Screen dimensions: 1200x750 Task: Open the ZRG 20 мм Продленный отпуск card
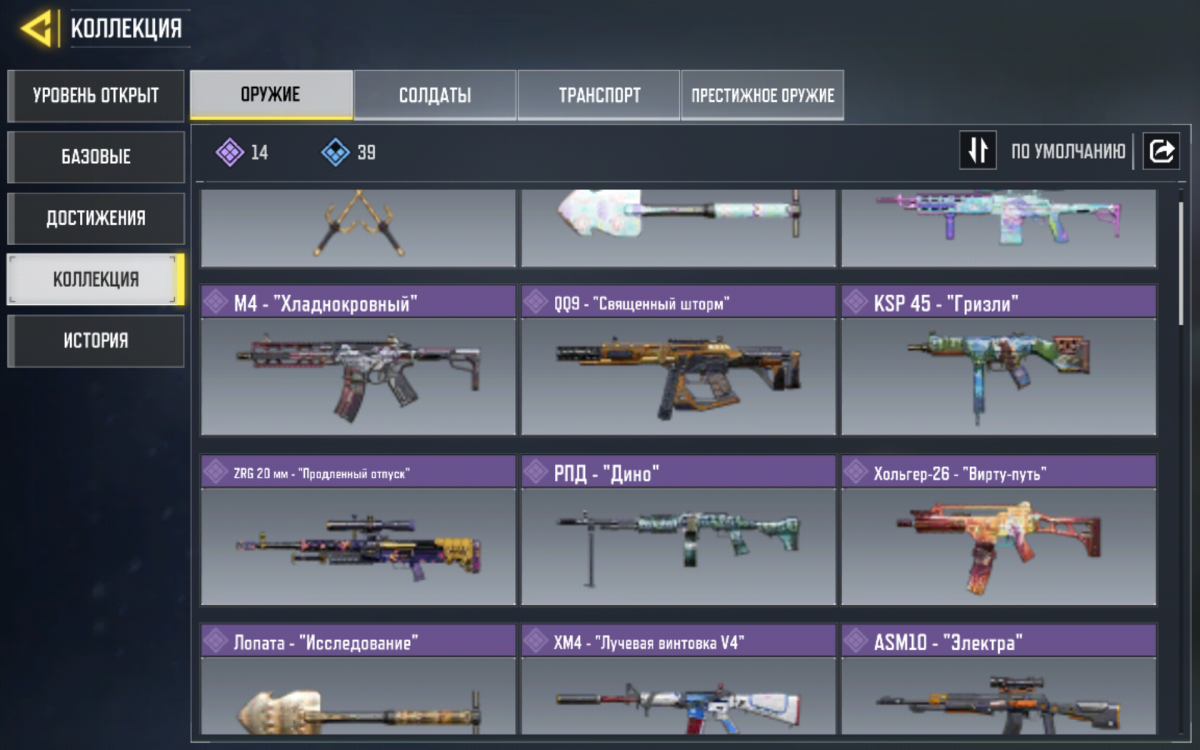point(358,530)
